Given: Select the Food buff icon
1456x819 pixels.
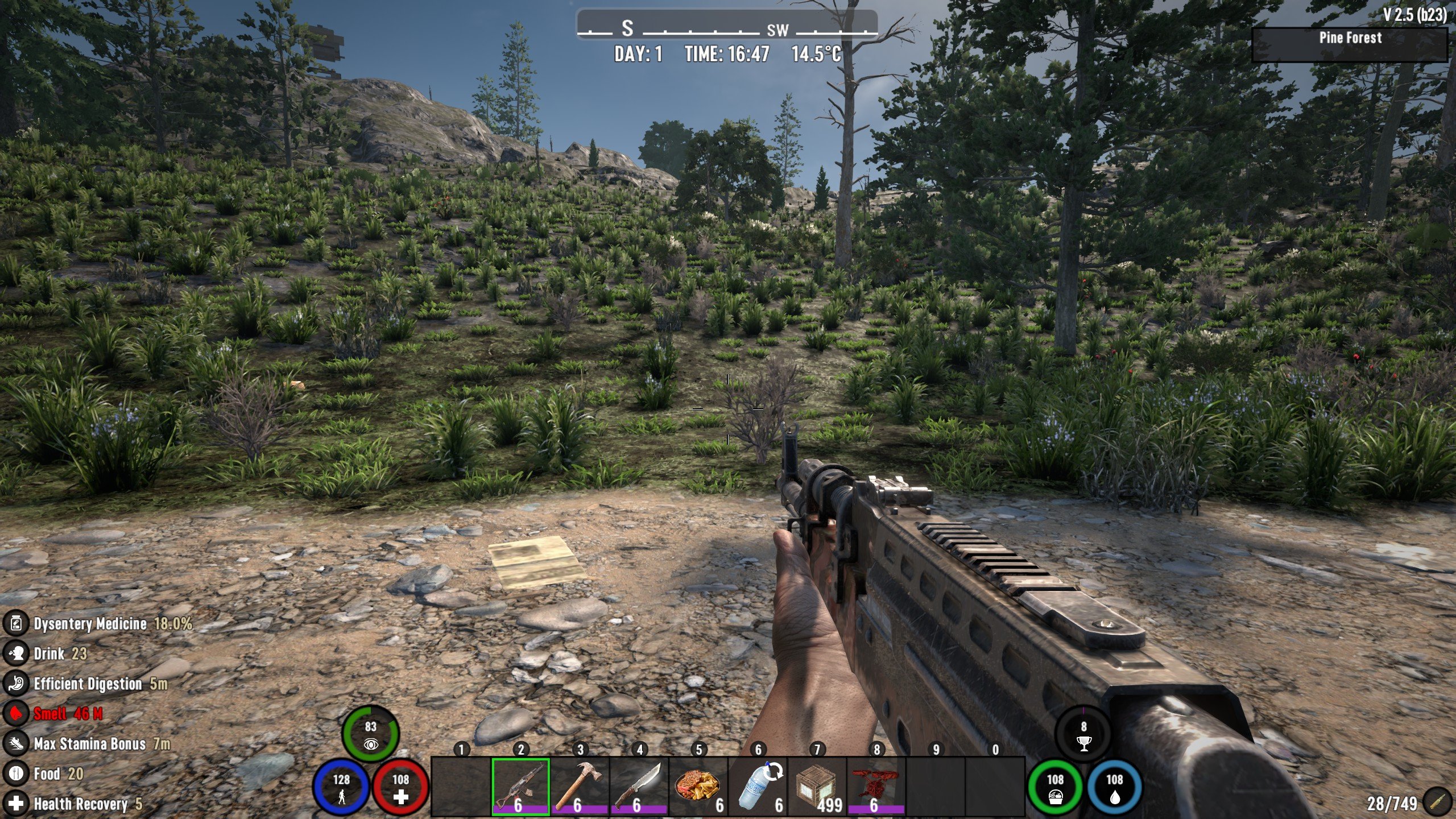Looking at the screenshot, I should pos(16,773).
